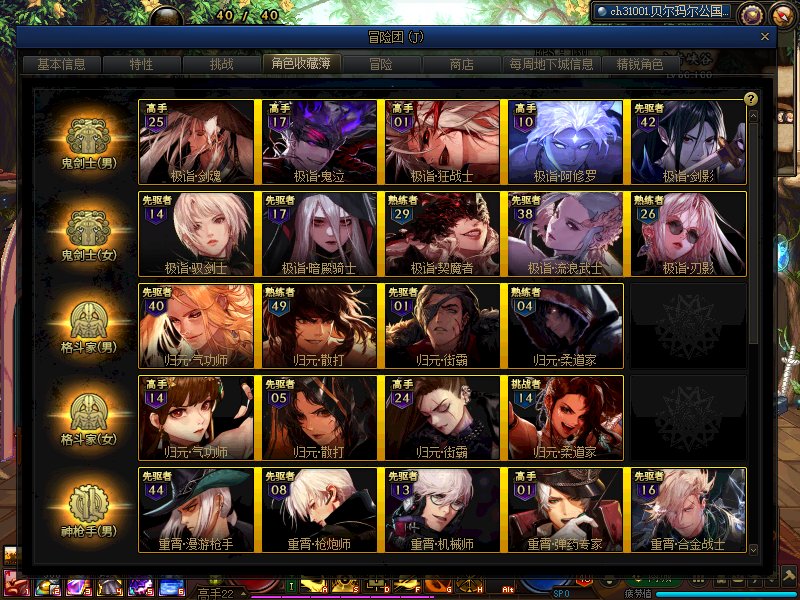The image size is (800, 600).
Task: Close the 冒险团 window
Action: click(x=765, y=37)
